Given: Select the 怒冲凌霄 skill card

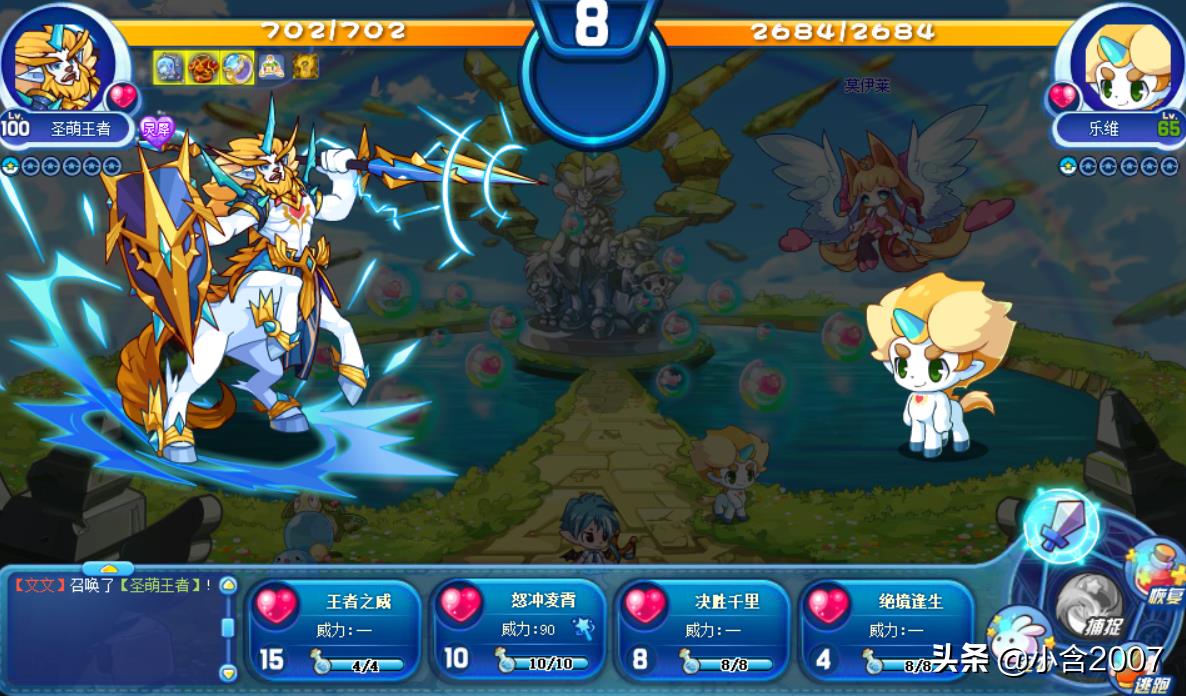Looking at the screenshot, I should tap(519, 630).
